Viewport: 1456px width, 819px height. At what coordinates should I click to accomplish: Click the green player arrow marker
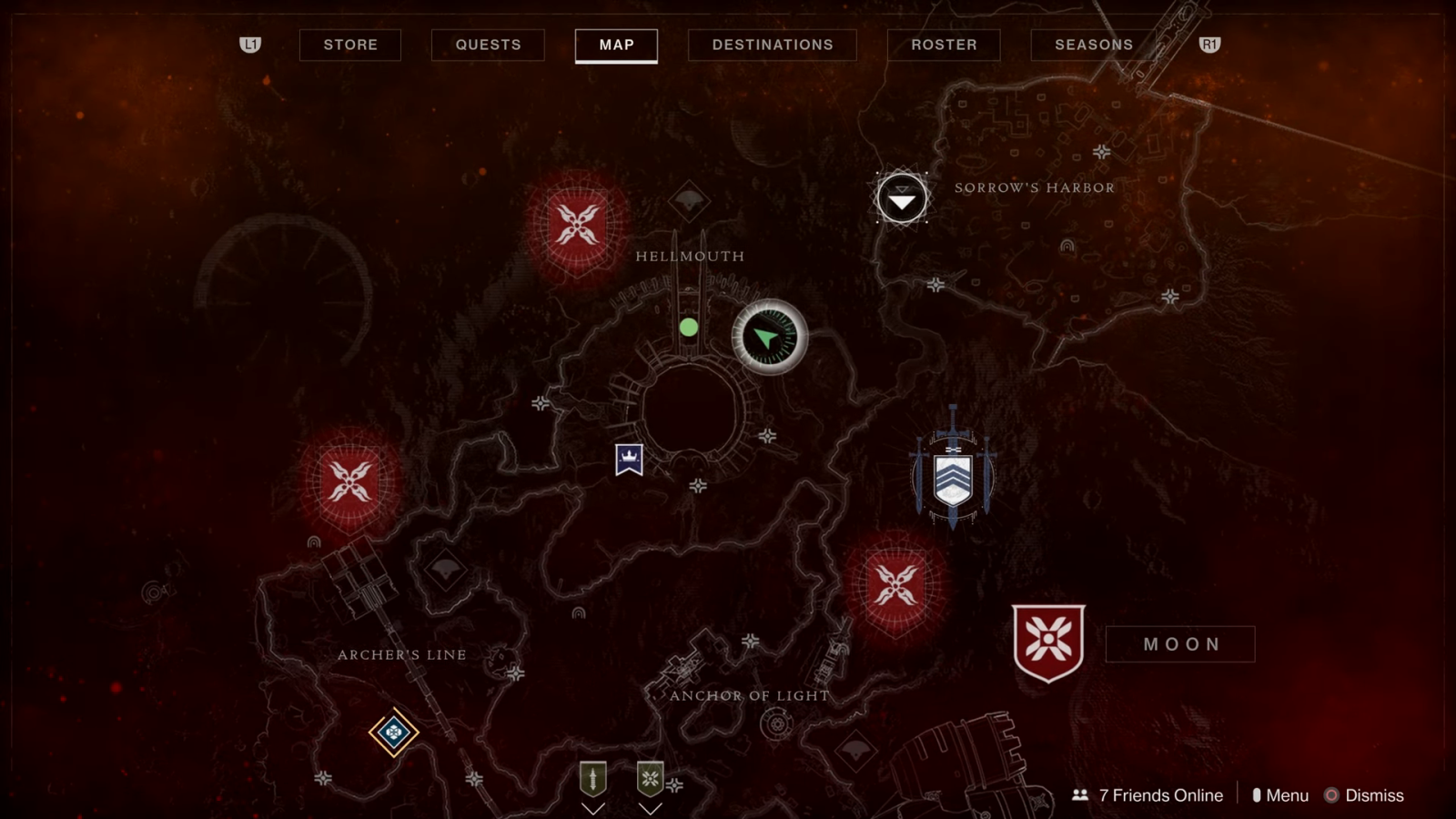click(770, 338)
